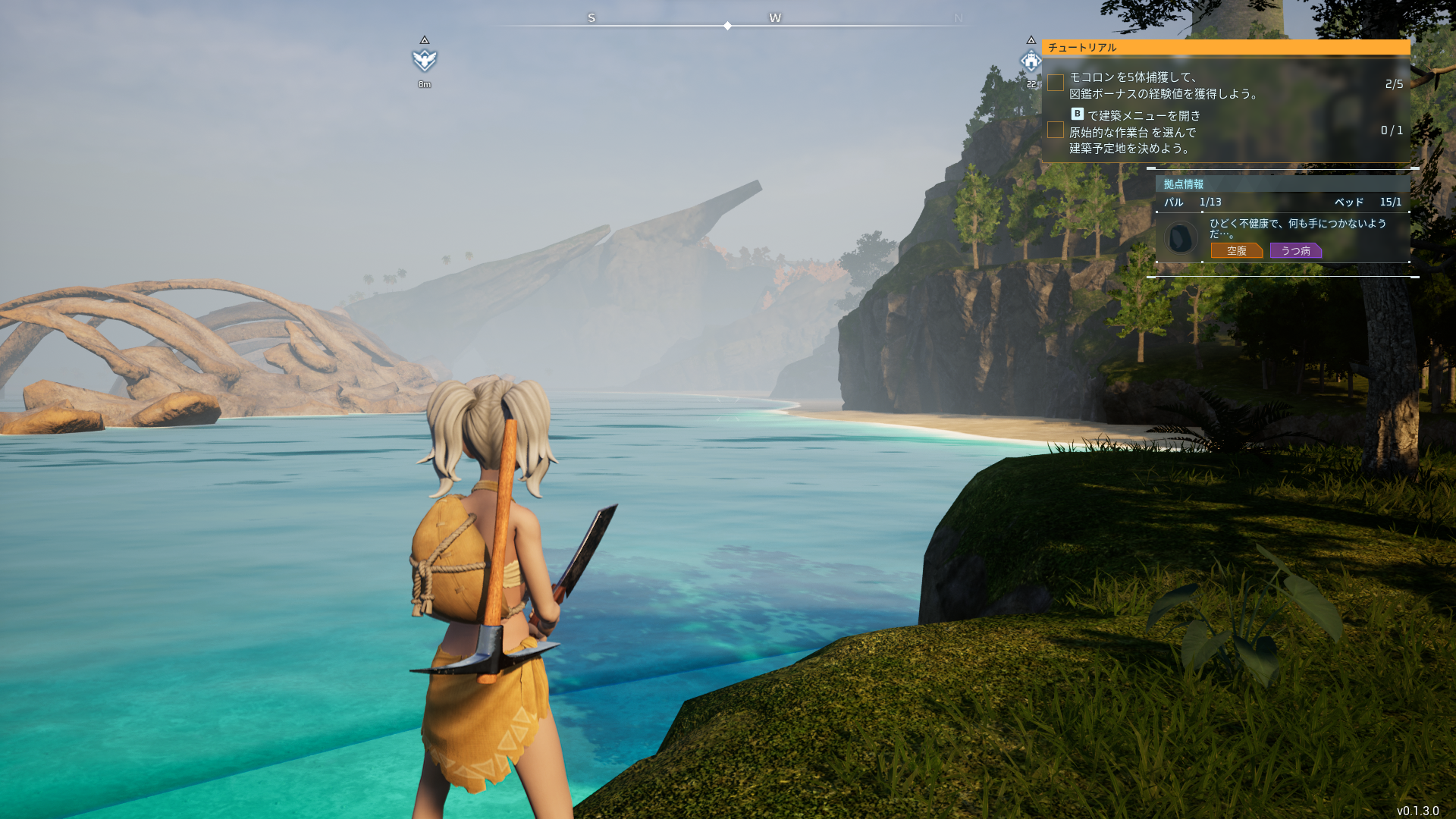Click the orange 空腹 status tag
The image size is (1456, 819).
coord(1236,250)
